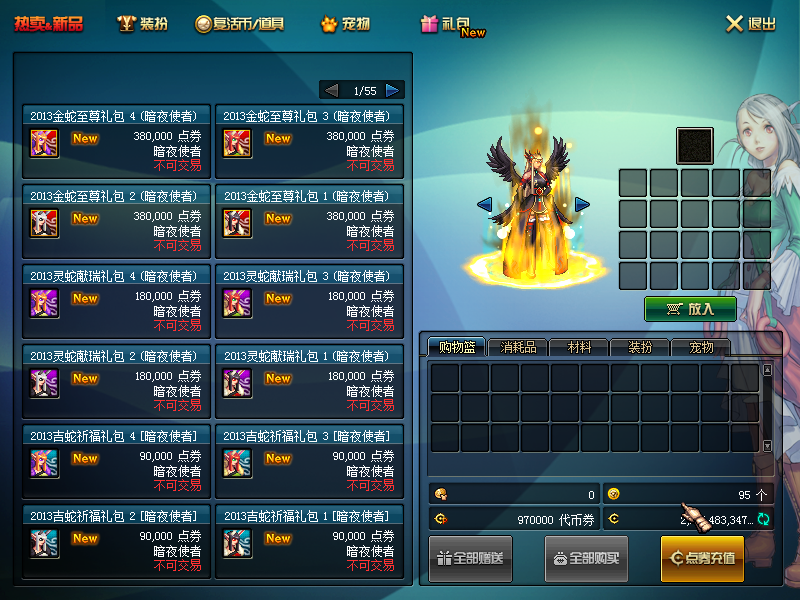The height and width of the screenshot is (600, 800).
Task: Open the 材料 basket tab
Action: [x=579, y=347]
